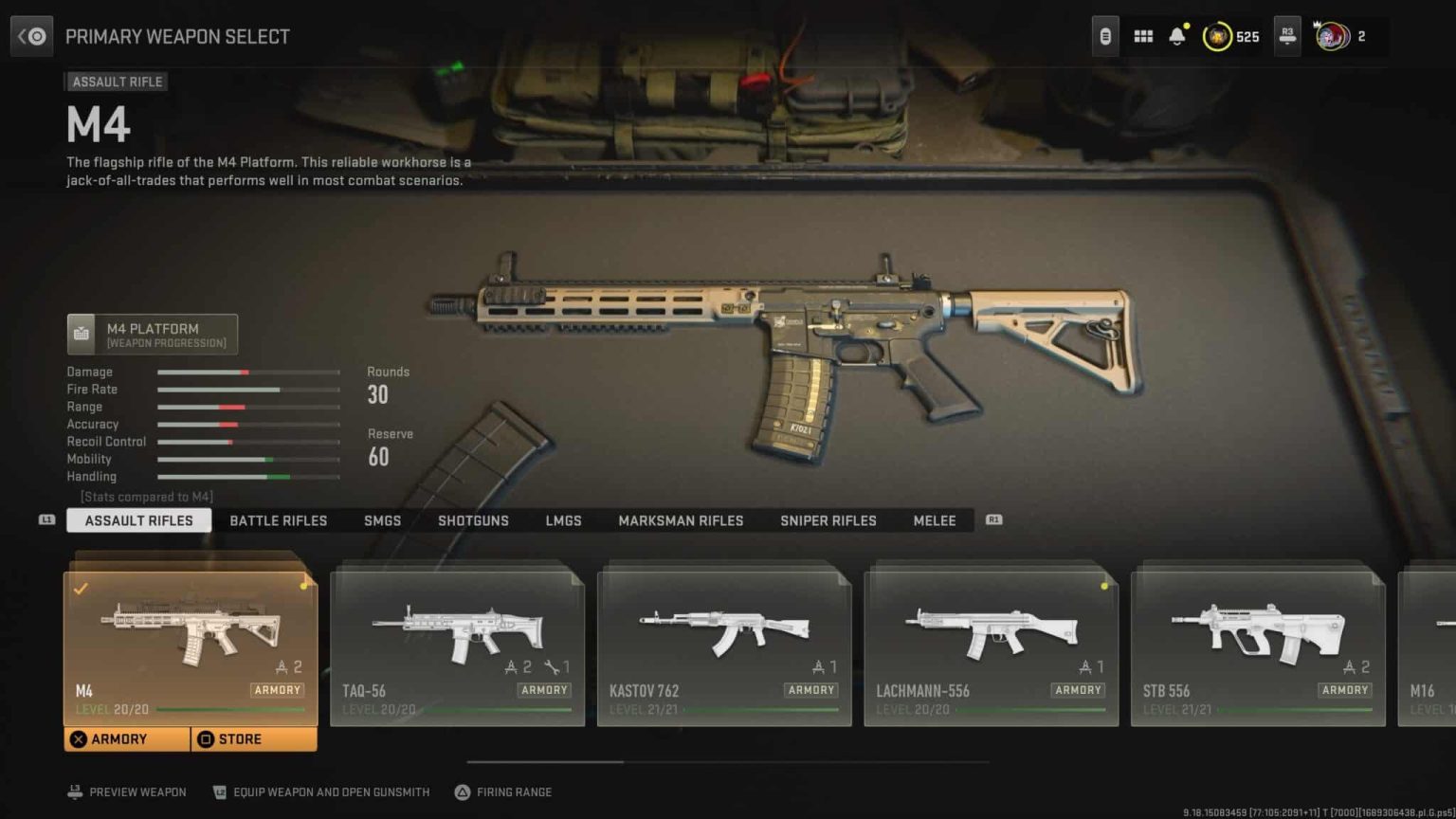Switch to the SMGS tab
The image size is (1456, 819).
(382, 519)
